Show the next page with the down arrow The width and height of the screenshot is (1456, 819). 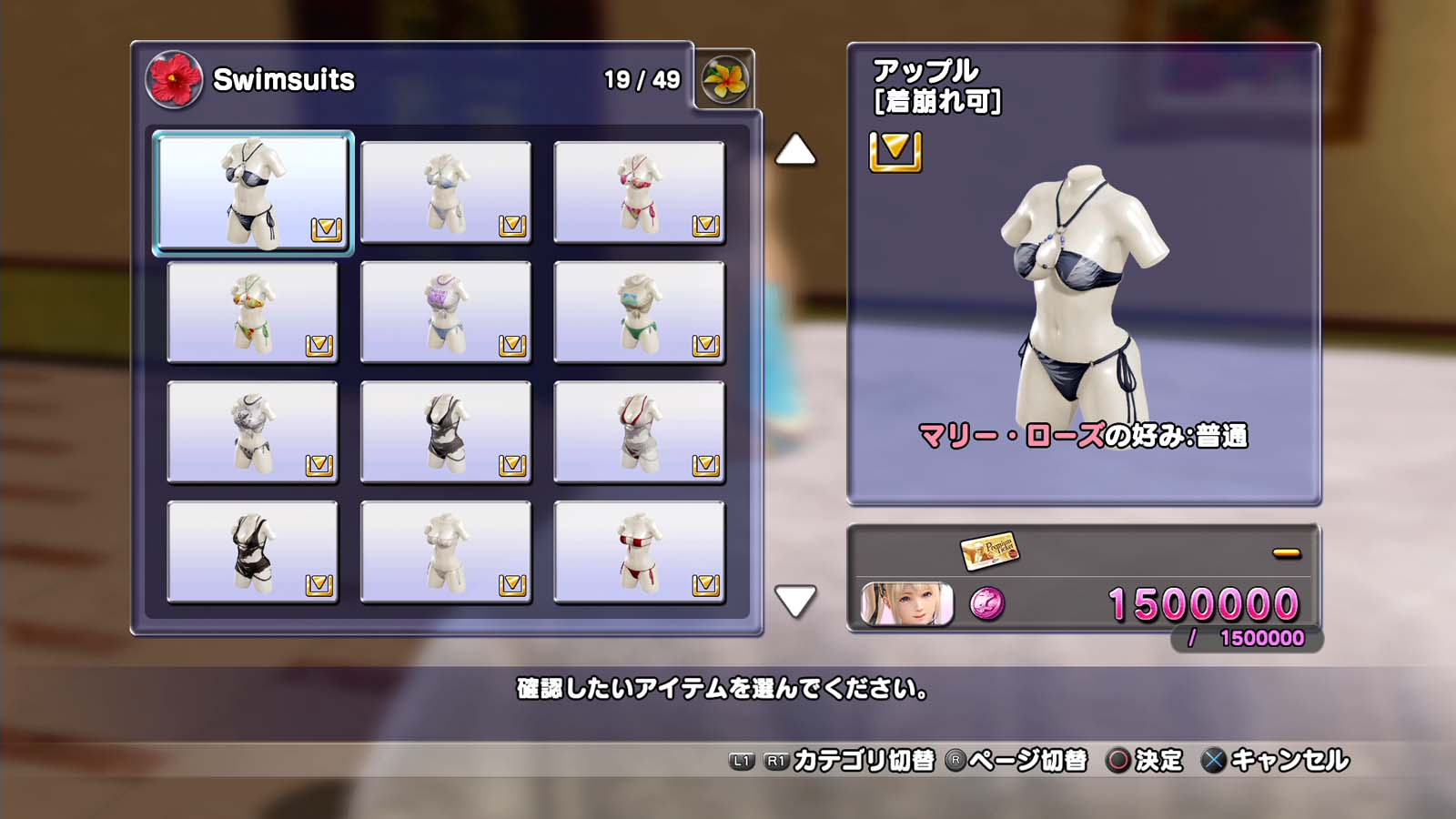pyautogui.click(x=795, y=601)
